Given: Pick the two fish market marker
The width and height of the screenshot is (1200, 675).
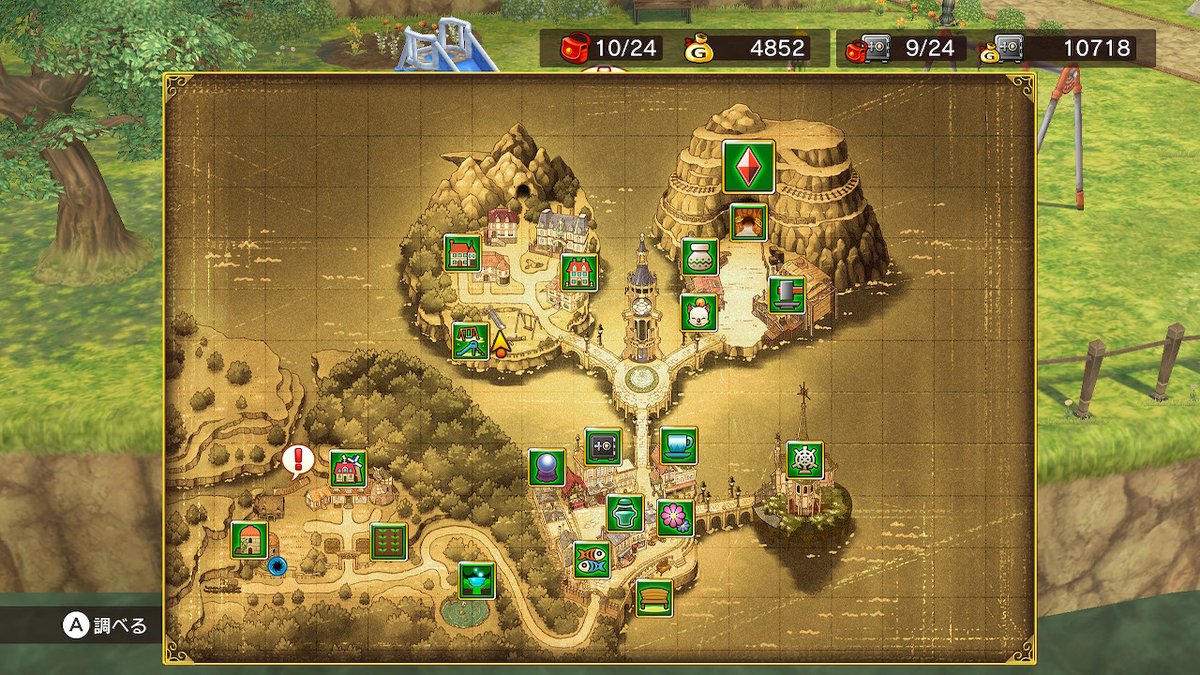Looking at the screenshot, I should point(591,560).
